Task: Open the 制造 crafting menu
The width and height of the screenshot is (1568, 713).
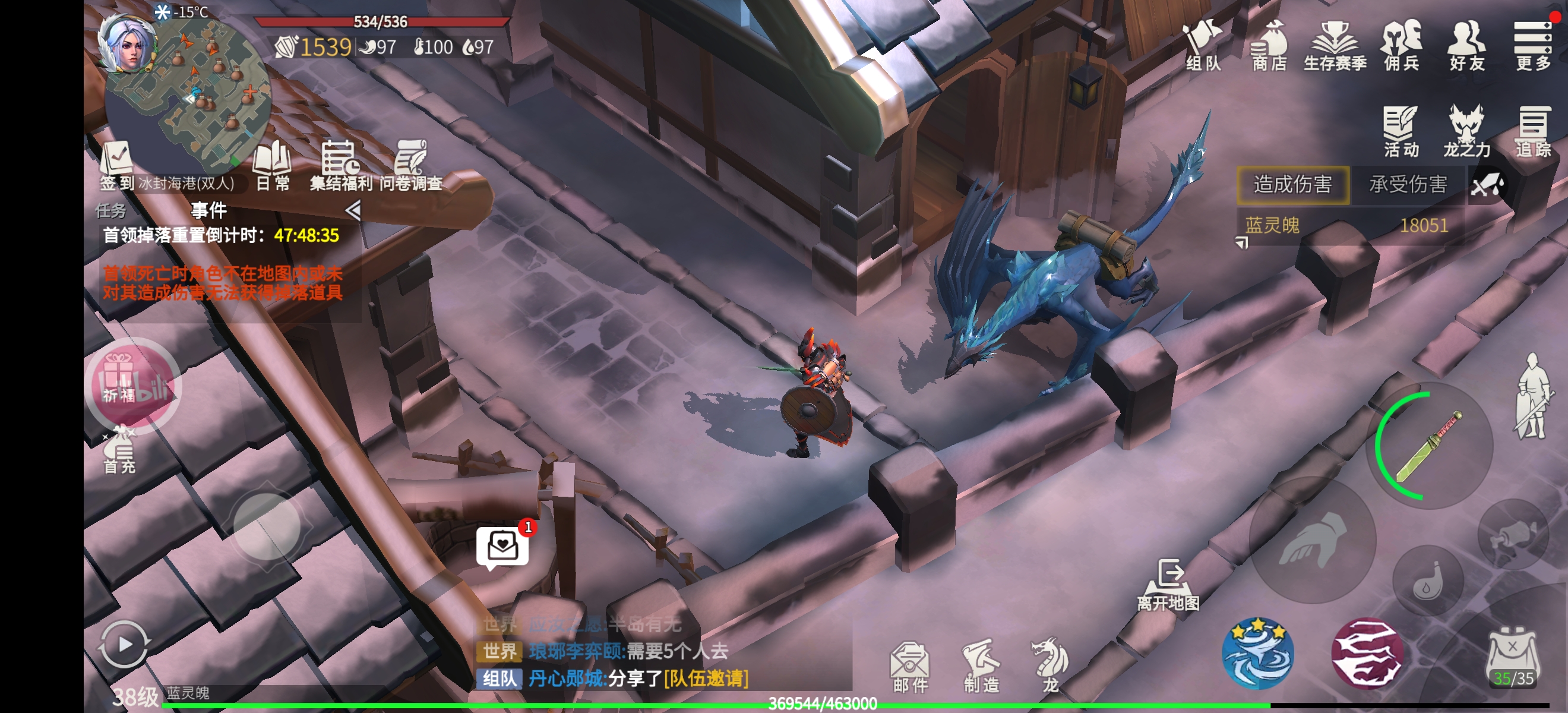Action: click(x=981, y=667)
